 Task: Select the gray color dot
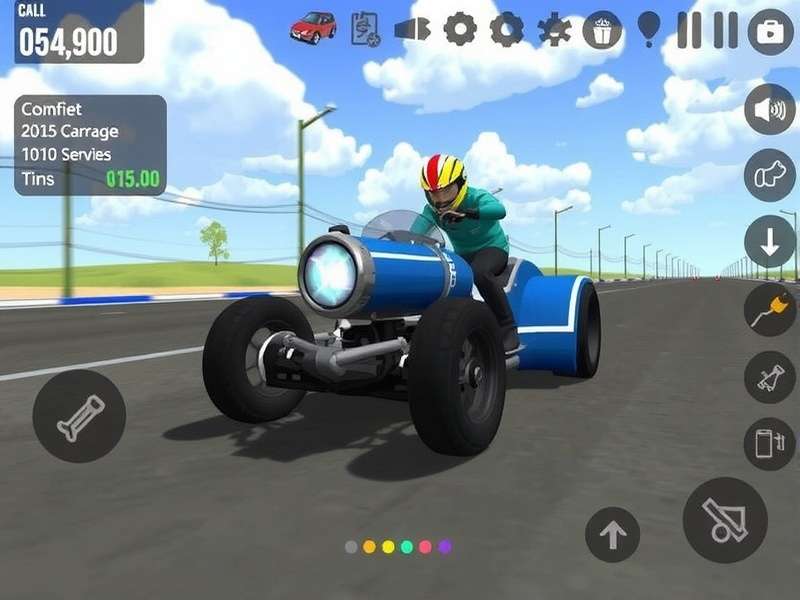(351, 547)
